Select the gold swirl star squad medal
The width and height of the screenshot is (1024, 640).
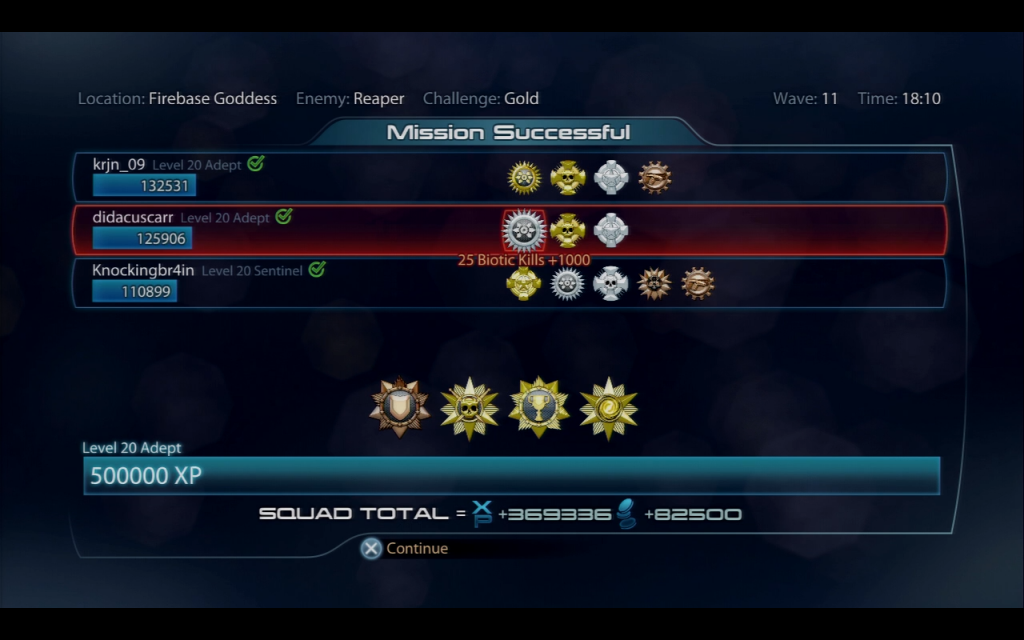(608, 407)
